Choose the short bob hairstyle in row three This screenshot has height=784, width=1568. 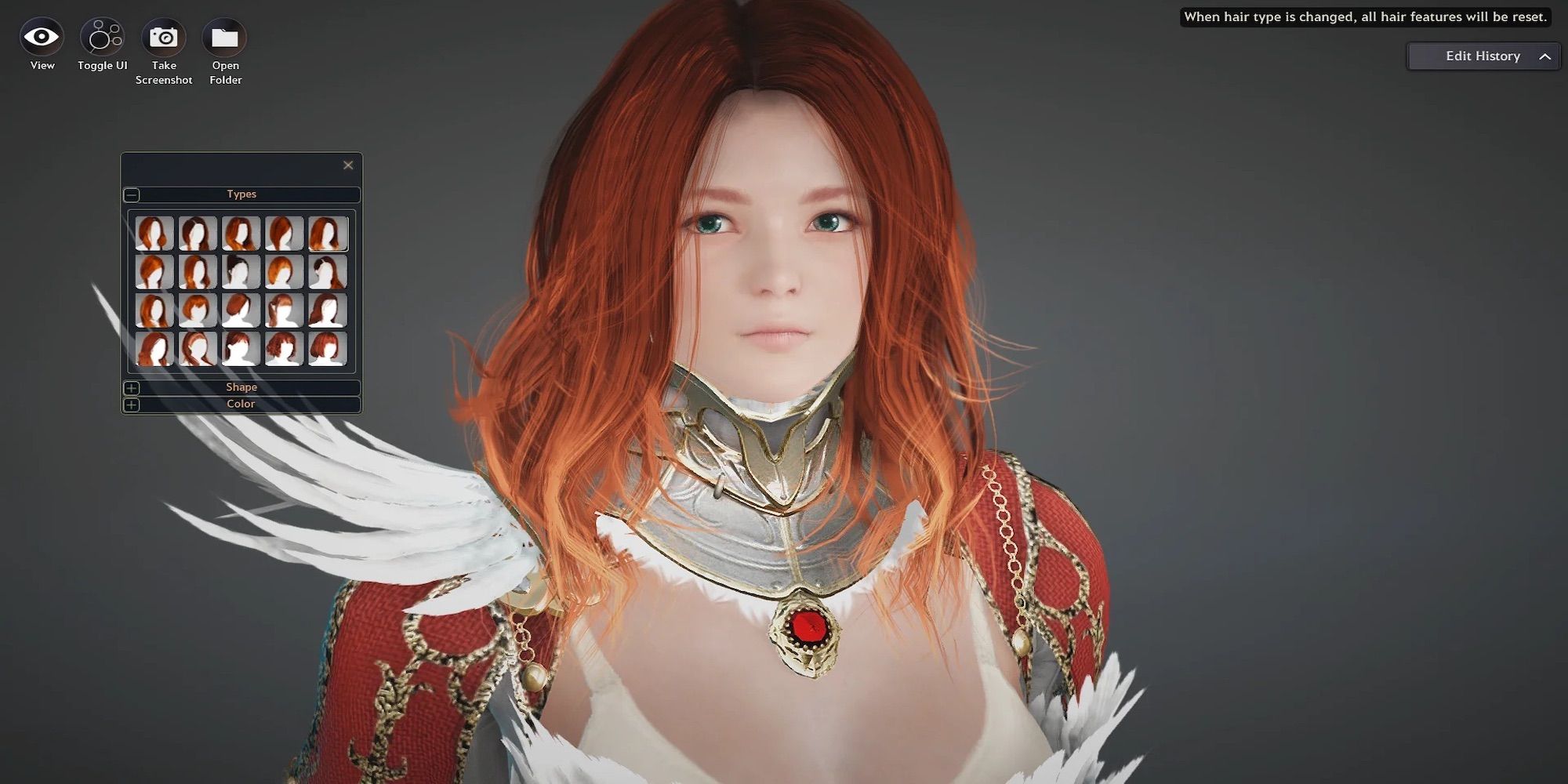(198, 310)
